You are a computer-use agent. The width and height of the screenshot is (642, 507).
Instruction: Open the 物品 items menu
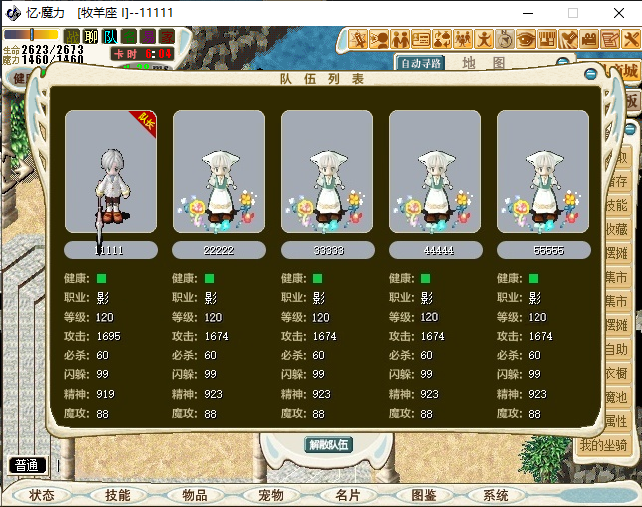(194, 495)
